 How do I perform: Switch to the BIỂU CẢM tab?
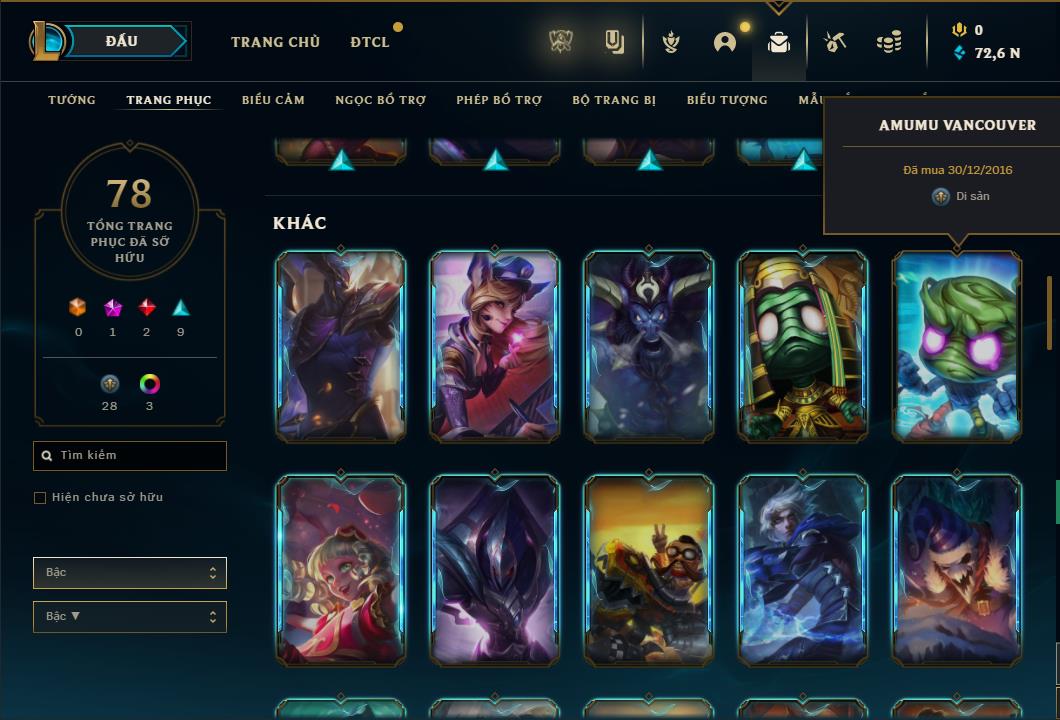pos(273,100)
